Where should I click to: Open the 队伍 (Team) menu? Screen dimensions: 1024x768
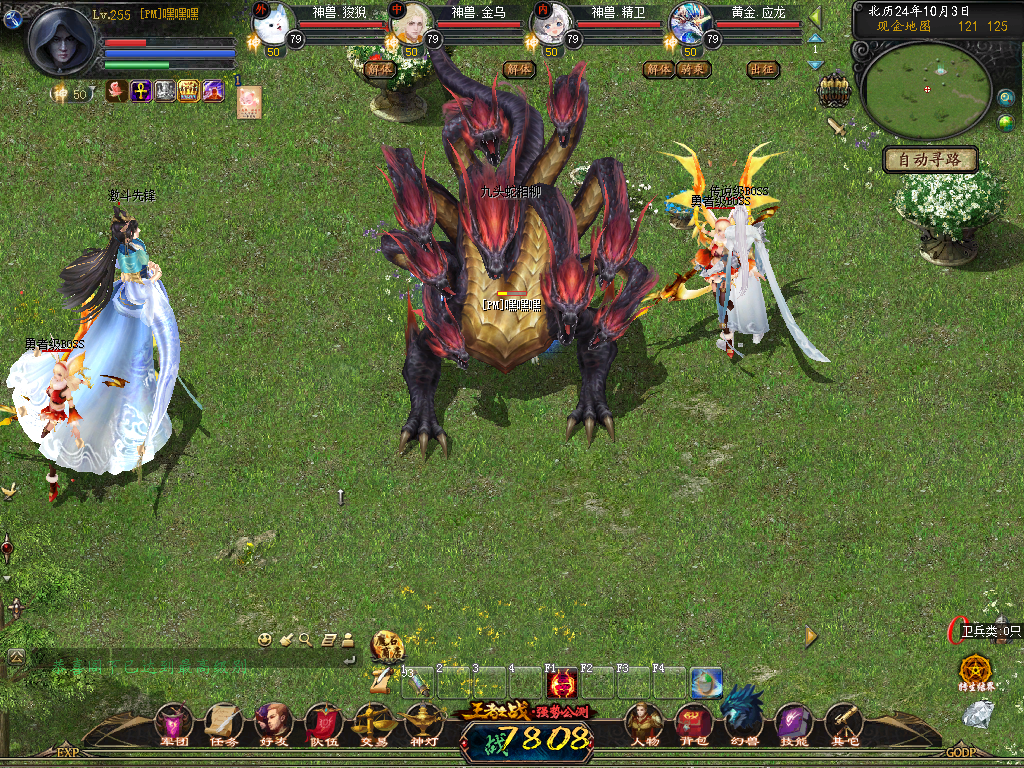point(323,722)
